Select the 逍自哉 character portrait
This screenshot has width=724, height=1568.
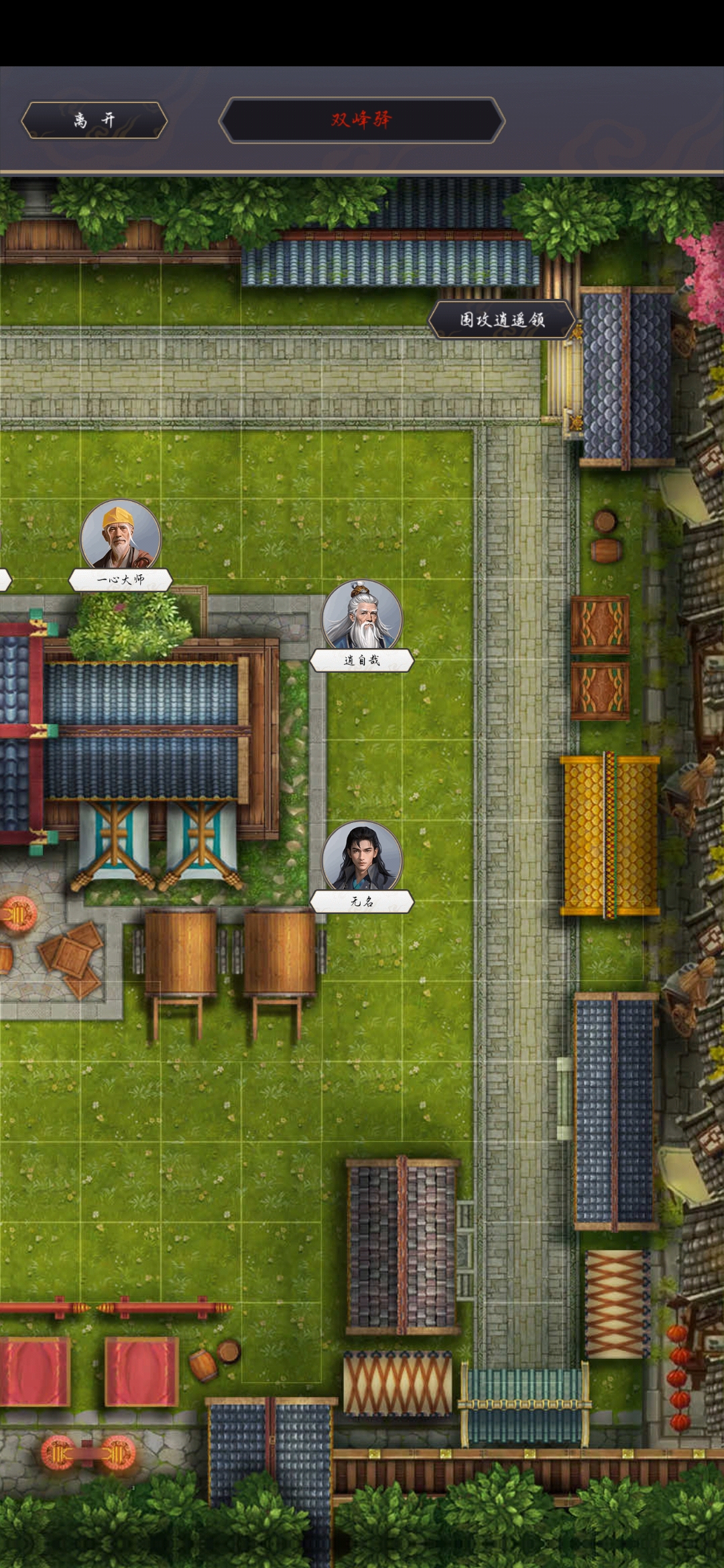click(362, 618)
